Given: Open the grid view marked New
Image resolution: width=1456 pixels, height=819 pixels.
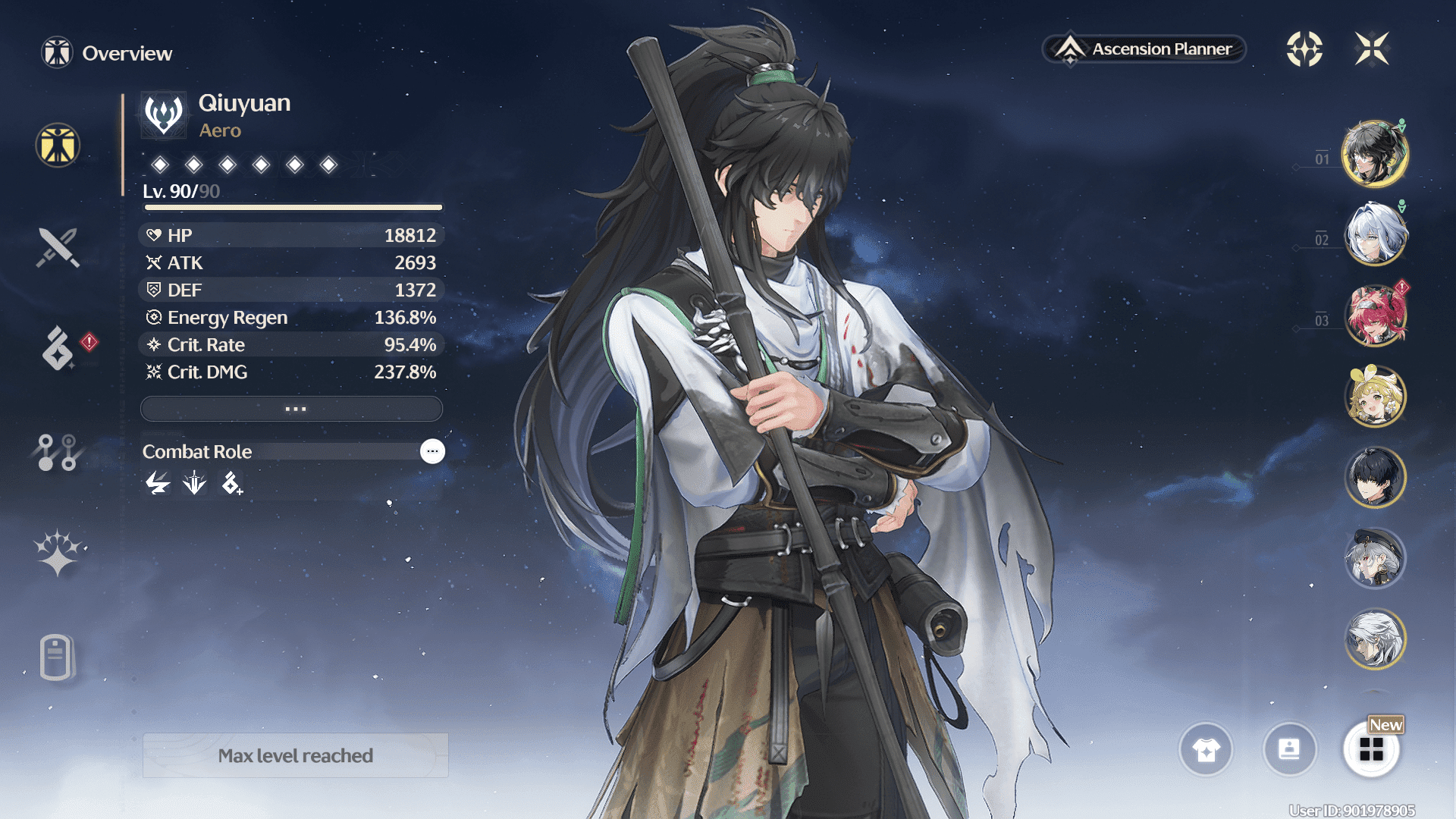Looking at the screenshot, I should [1371, 749].
